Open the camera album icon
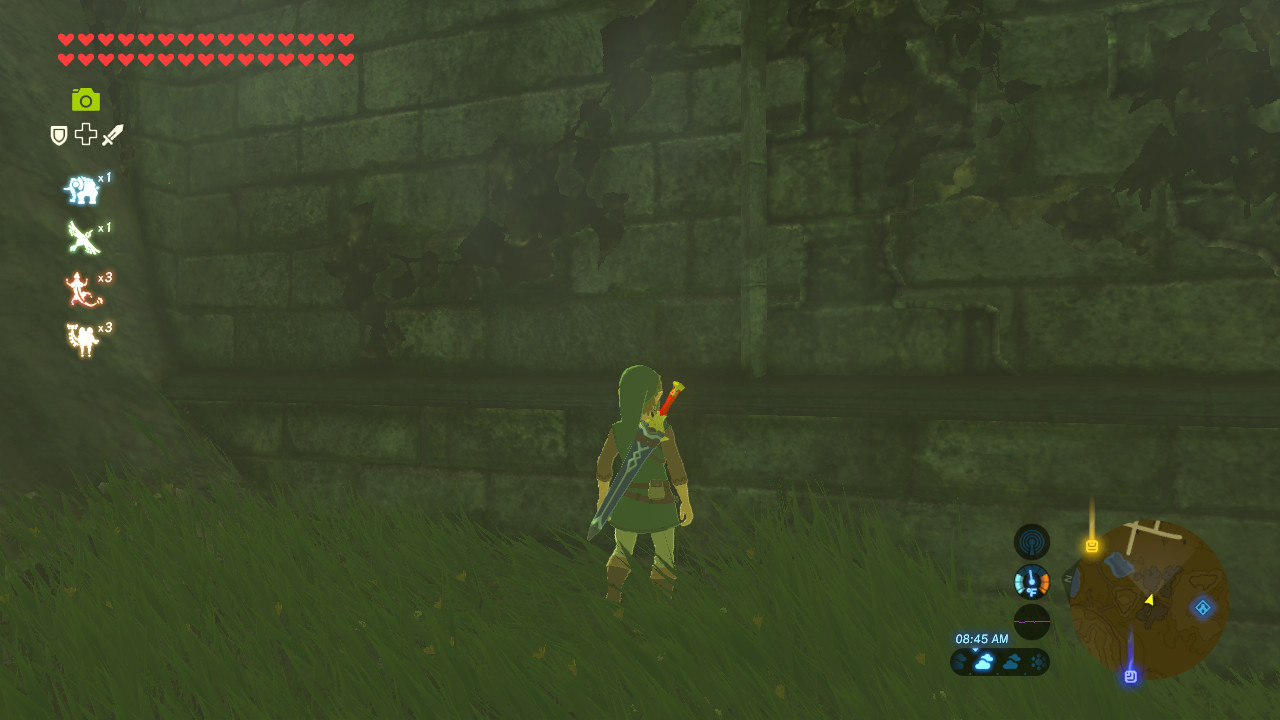The width and height of the screenshot is (1280, 720). click(86, 99)
